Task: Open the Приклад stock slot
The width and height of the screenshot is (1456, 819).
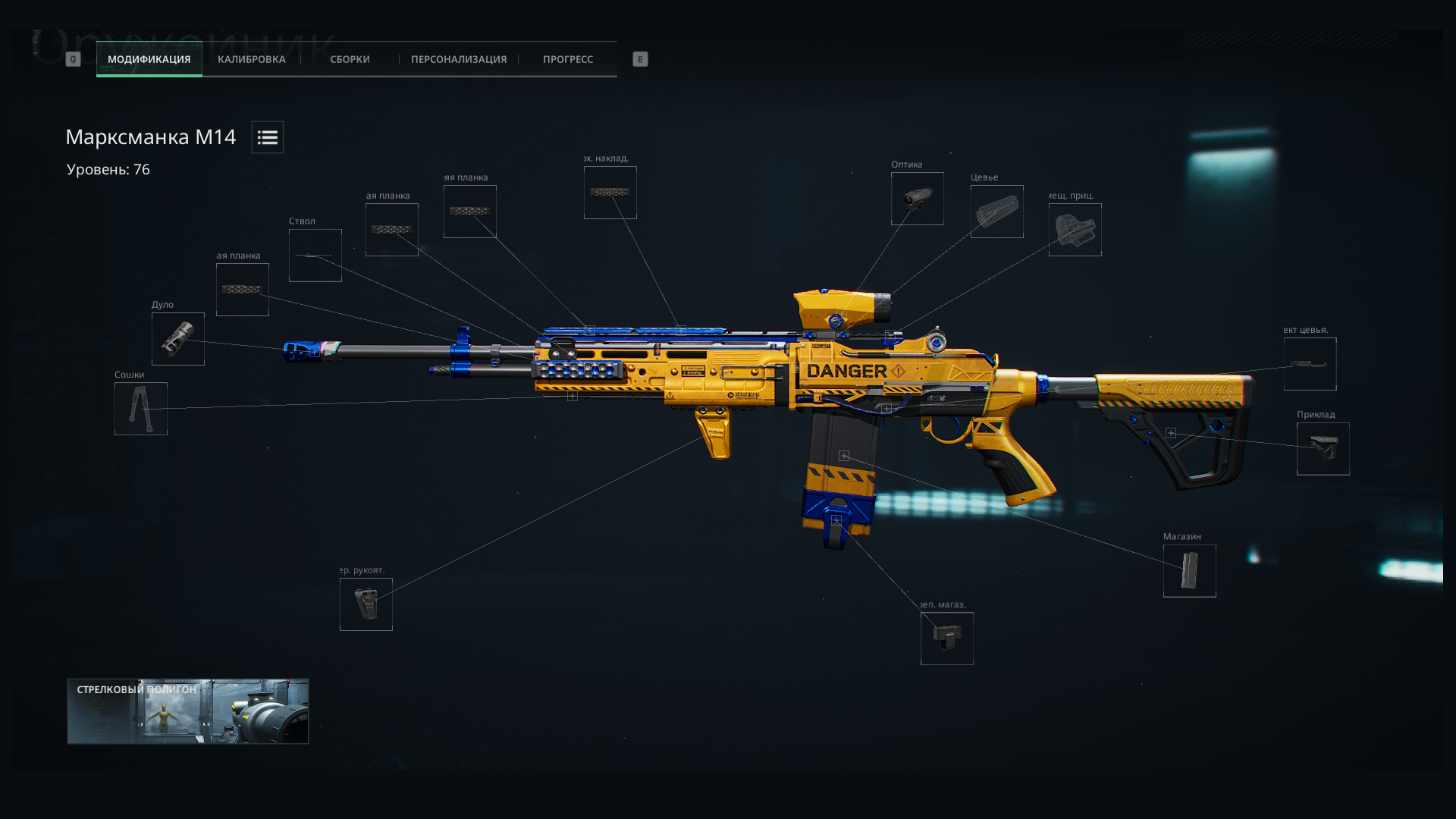Action: tap(1323, 449)
